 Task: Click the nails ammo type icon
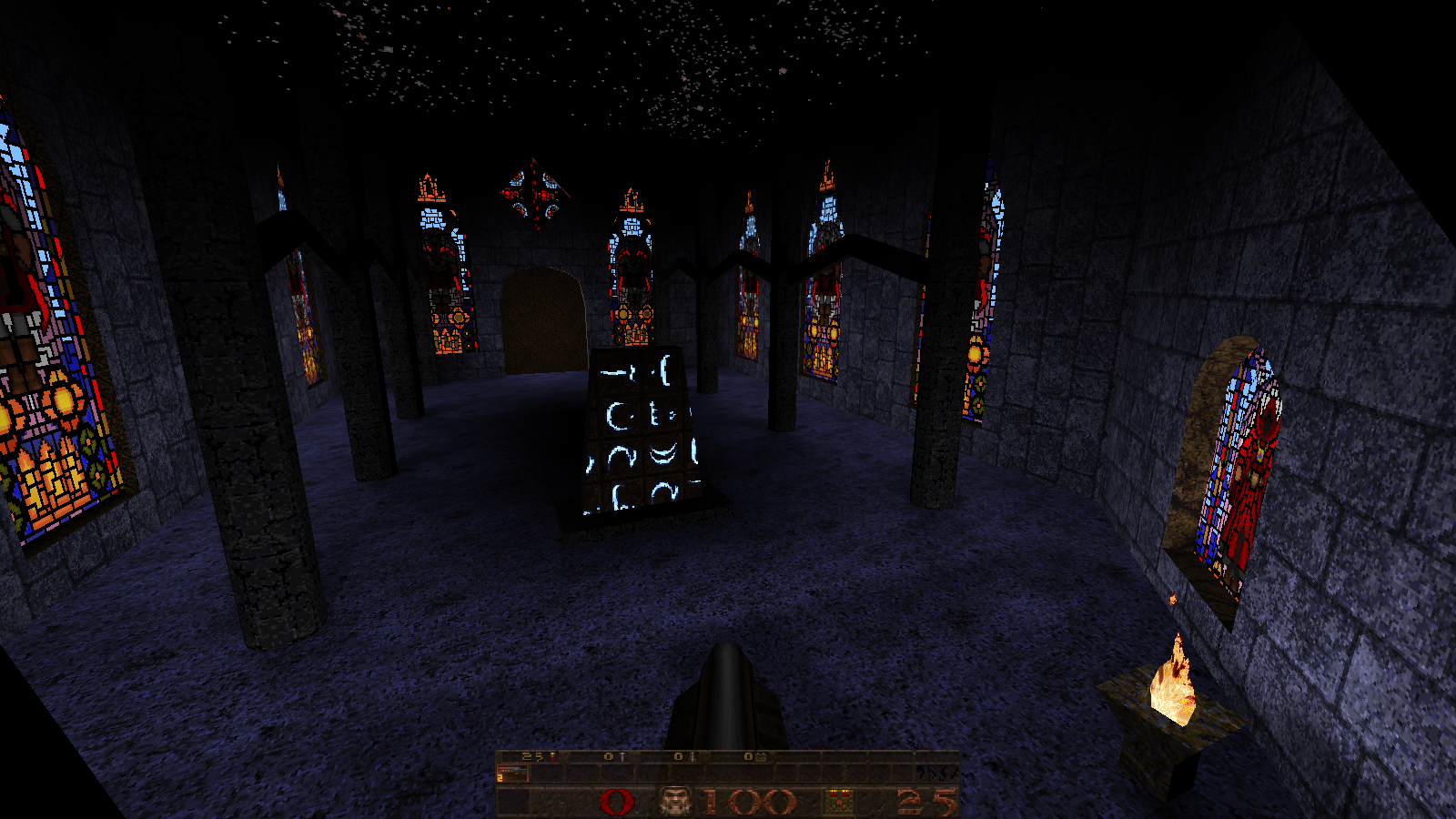tap(623, 756)
